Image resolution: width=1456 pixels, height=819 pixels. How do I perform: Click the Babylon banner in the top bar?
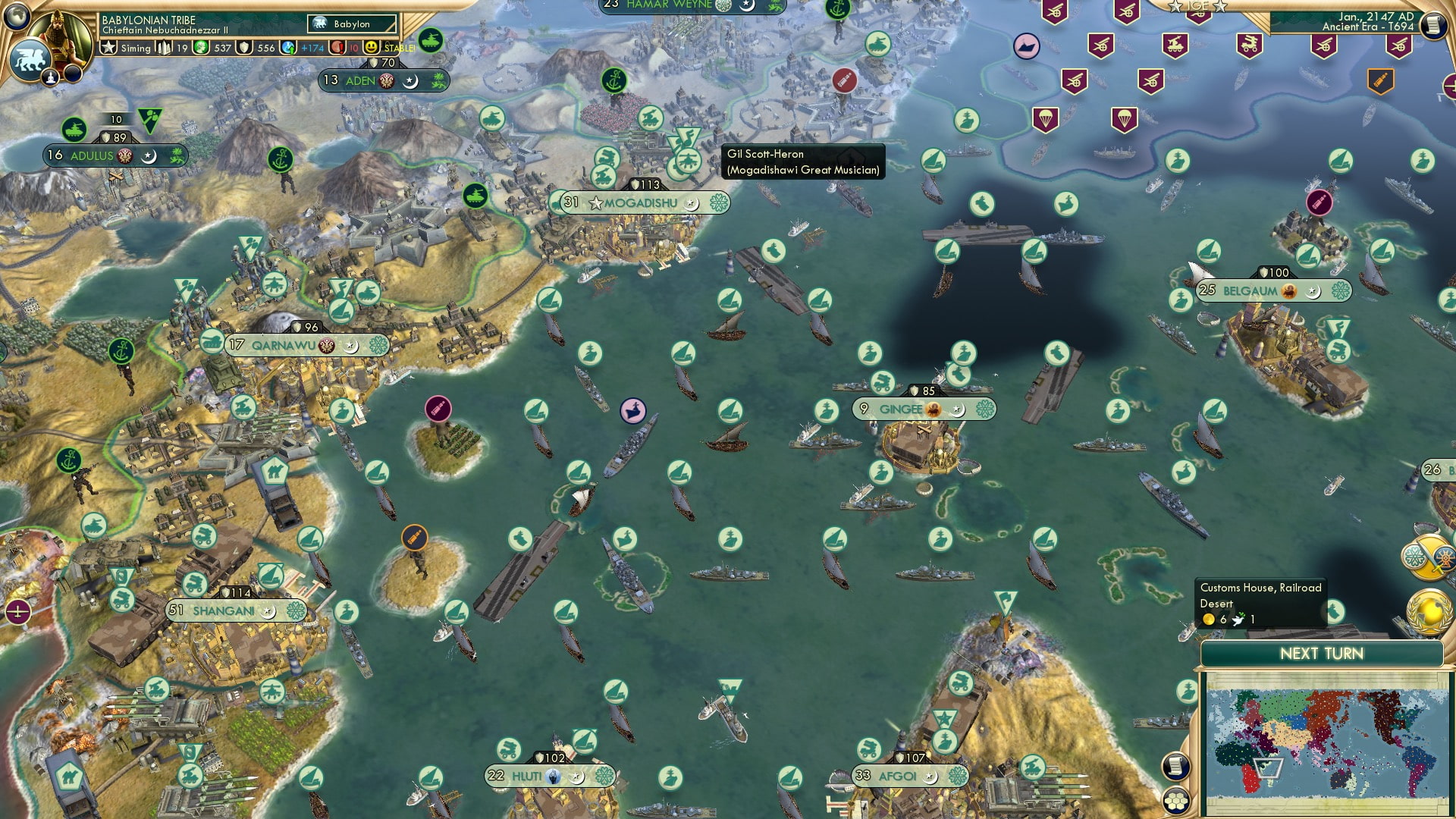coord(351,24)
